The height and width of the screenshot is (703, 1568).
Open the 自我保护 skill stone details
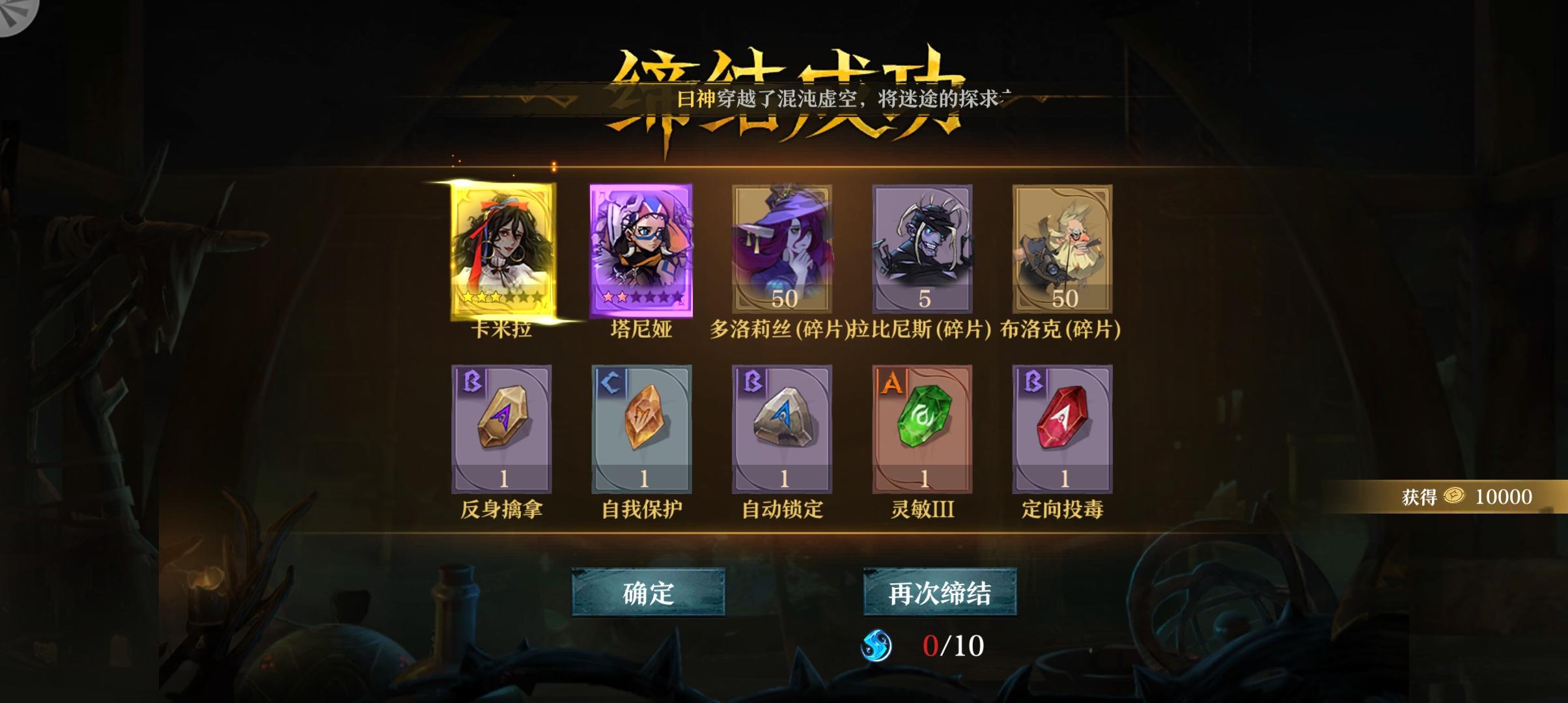tap(645, 426)
